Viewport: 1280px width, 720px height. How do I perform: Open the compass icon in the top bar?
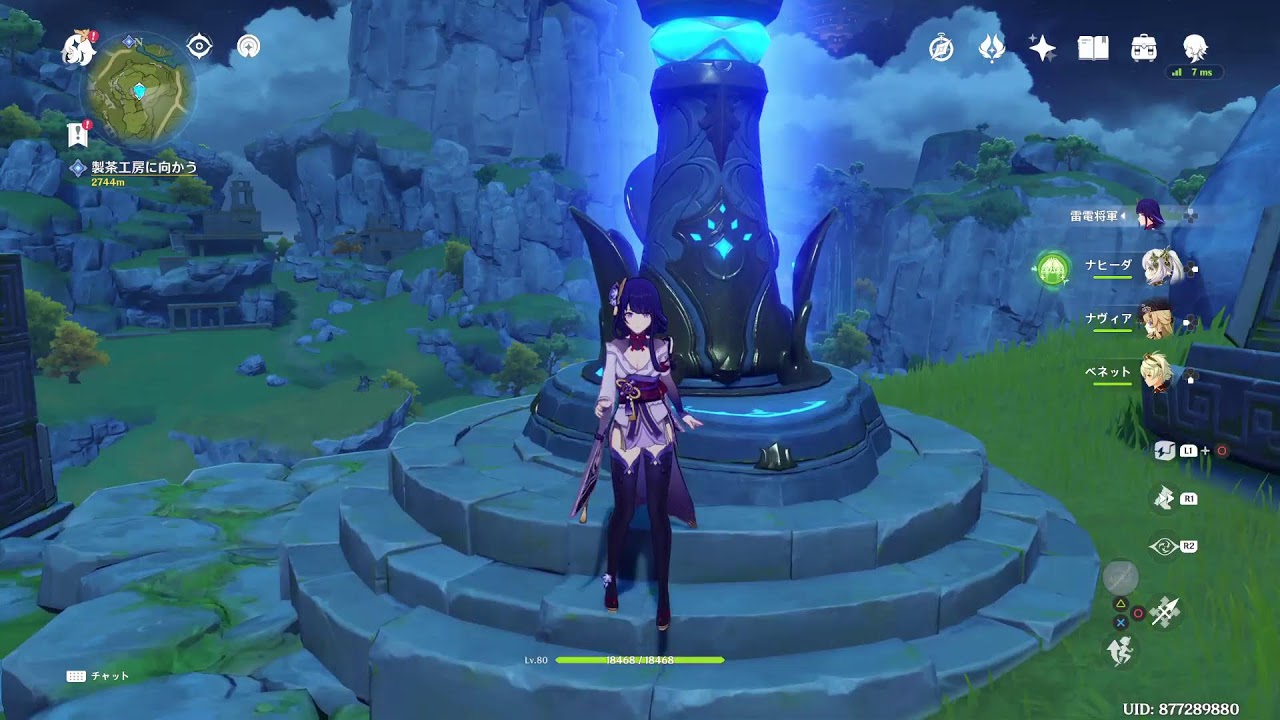point(941,48)
